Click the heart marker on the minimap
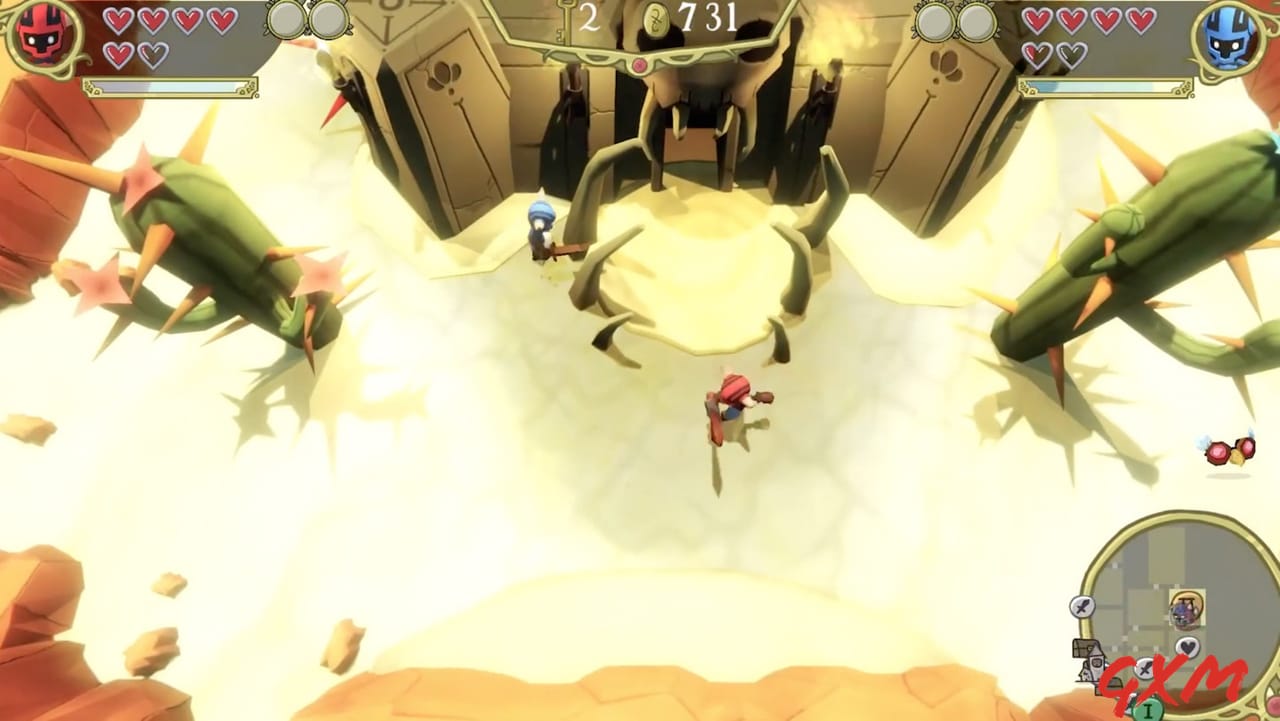 (1187, 647)
